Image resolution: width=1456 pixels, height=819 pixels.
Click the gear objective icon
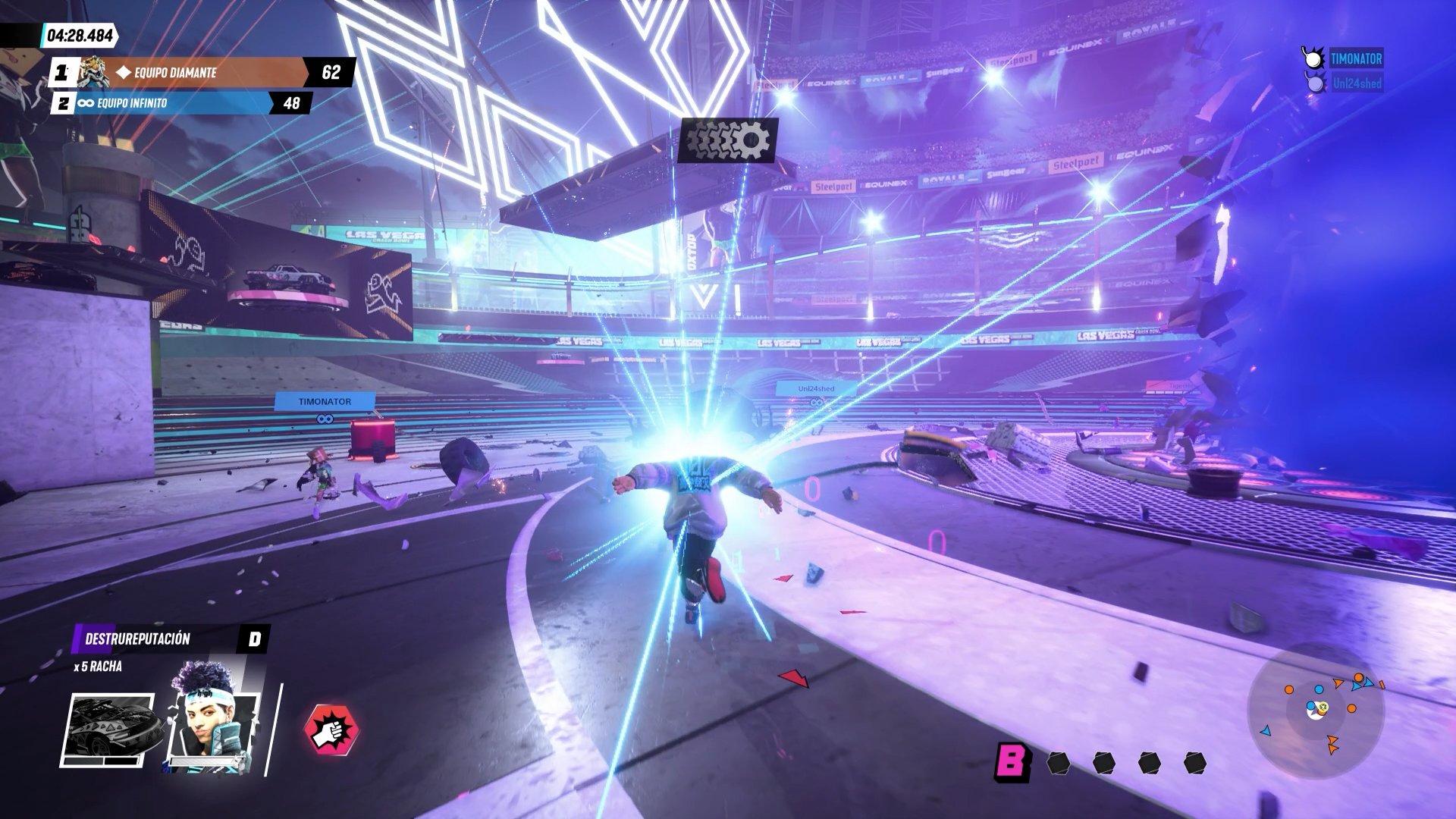(727, 140)
